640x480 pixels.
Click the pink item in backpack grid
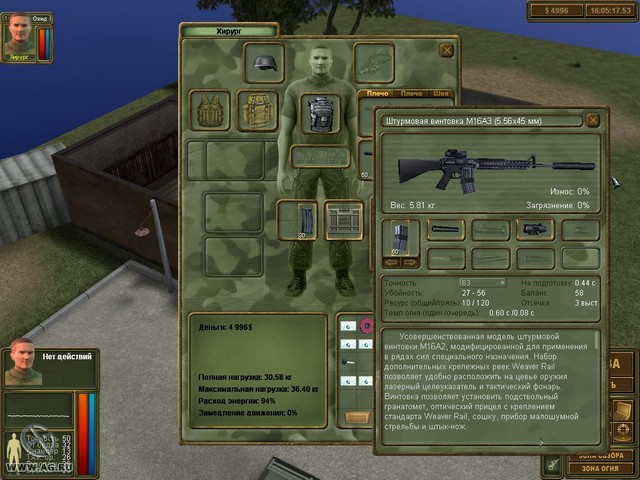[366, 326]
